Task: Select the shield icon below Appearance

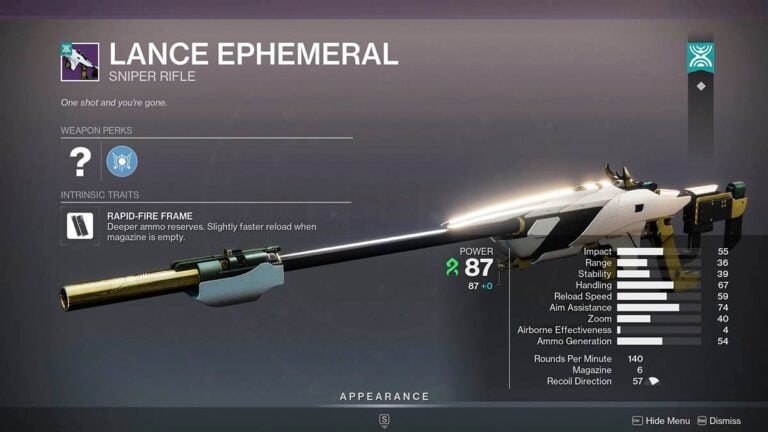Action: click(x=384, y=421)
